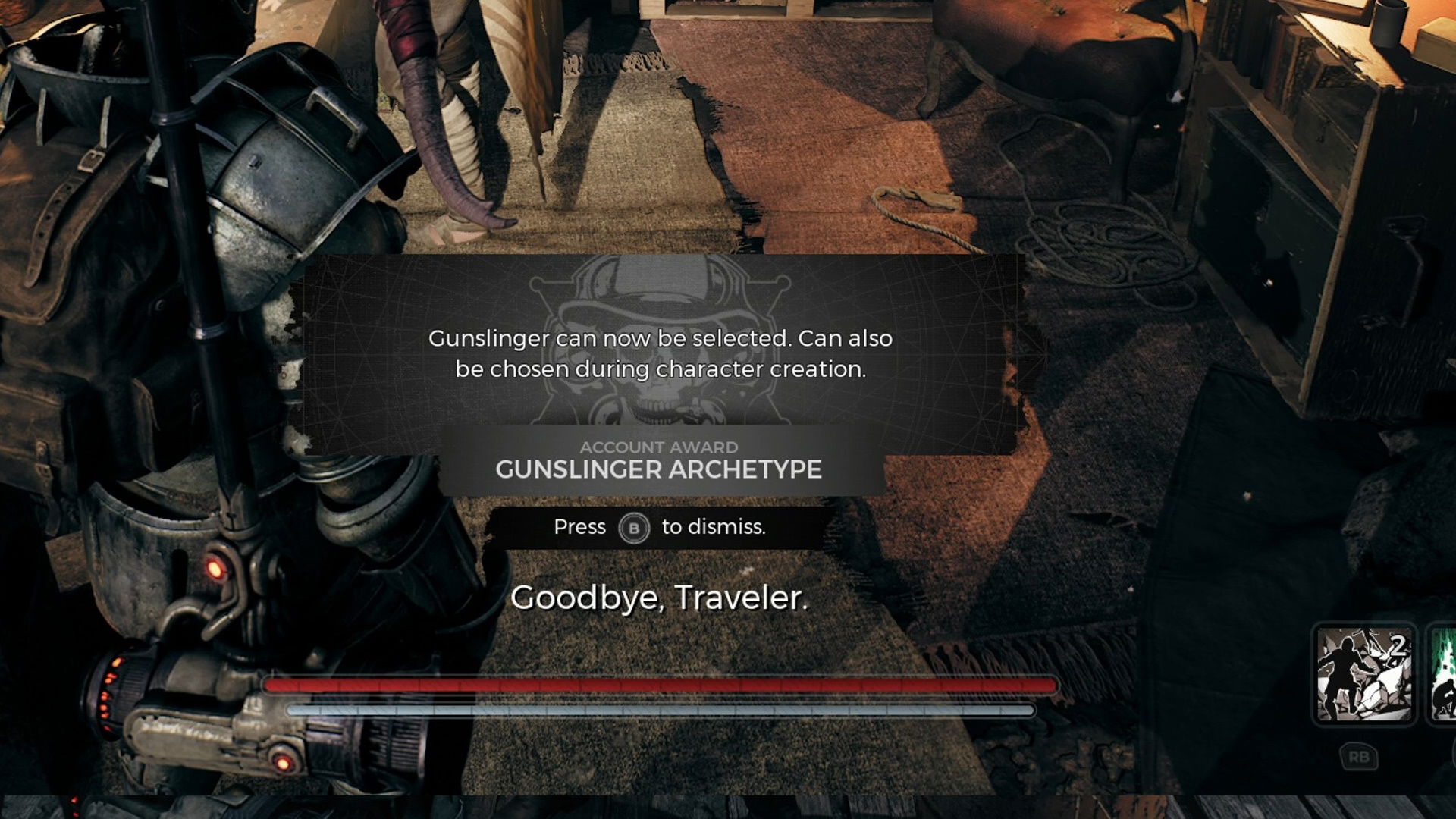This screenshot has width=1456, height=819.
Task: Activate the shattering rocks skill icon
Action: 1365,674
